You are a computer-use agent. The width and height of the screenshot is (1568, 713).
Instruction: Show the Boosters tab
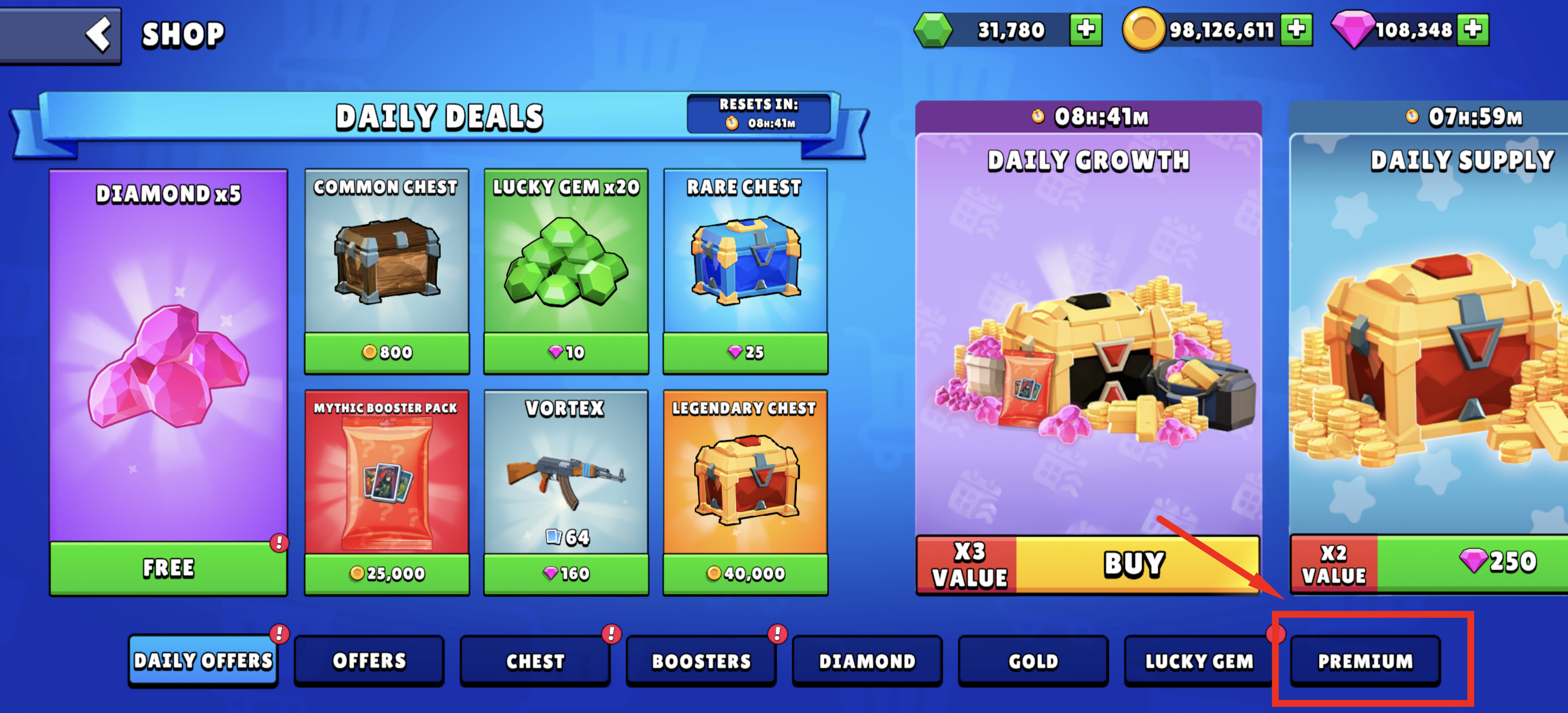[x=701, y=661]
